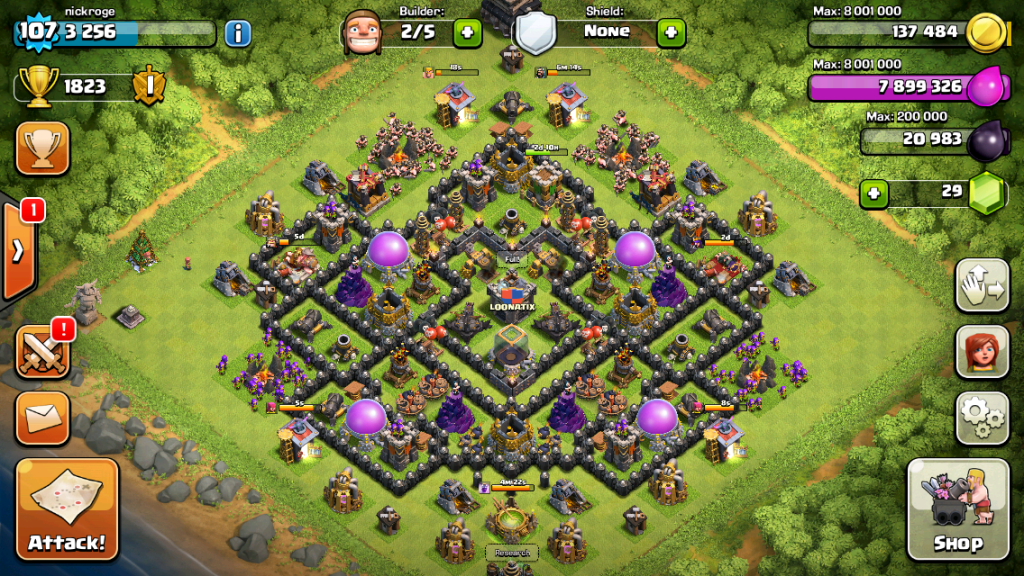Add gems with the green plus

tap(874, 193)
